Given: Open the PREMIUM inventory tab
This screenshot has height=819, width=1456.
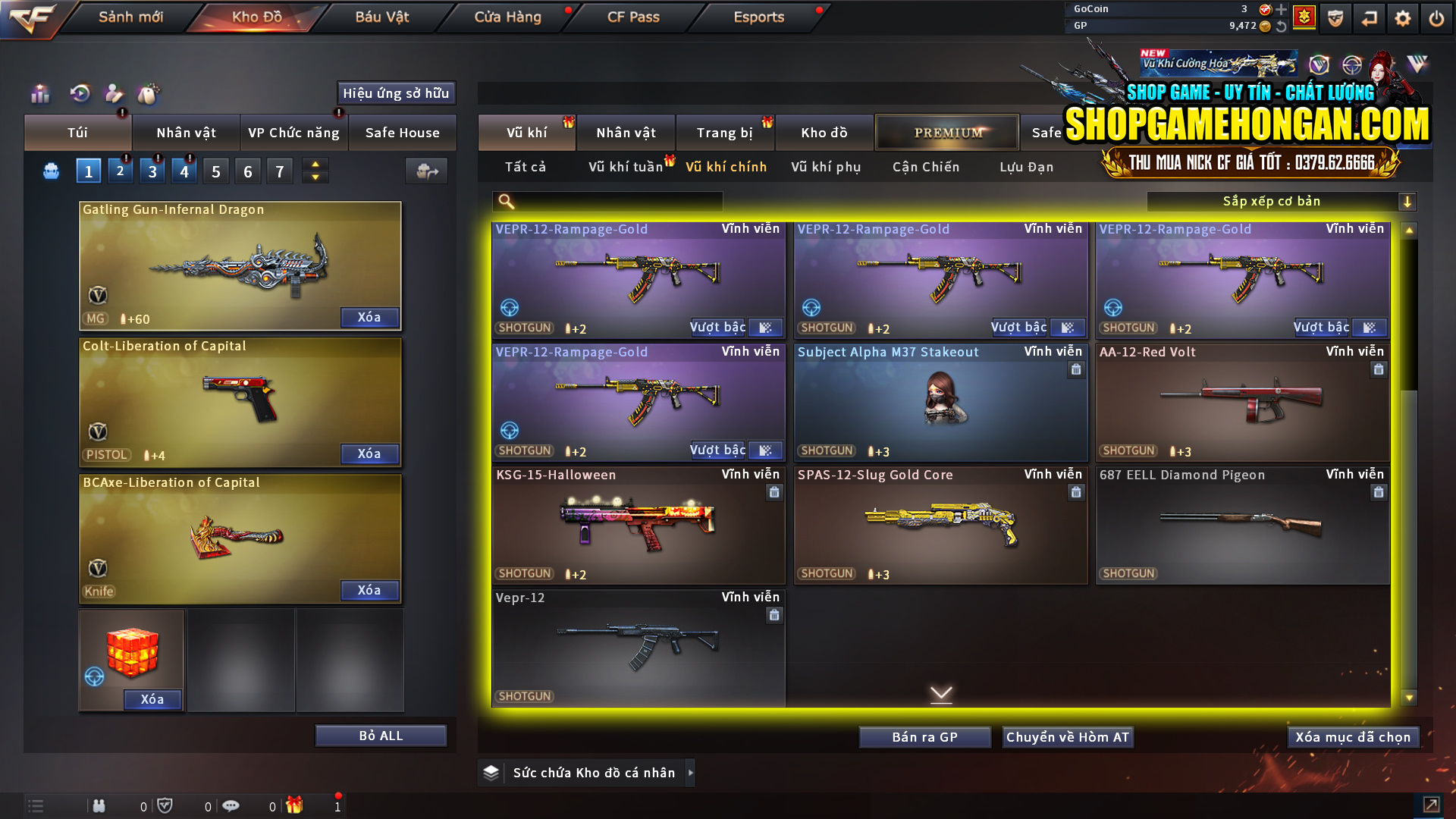Looking at the screenshot, I should pyautogui.click(x=947, y=132).
